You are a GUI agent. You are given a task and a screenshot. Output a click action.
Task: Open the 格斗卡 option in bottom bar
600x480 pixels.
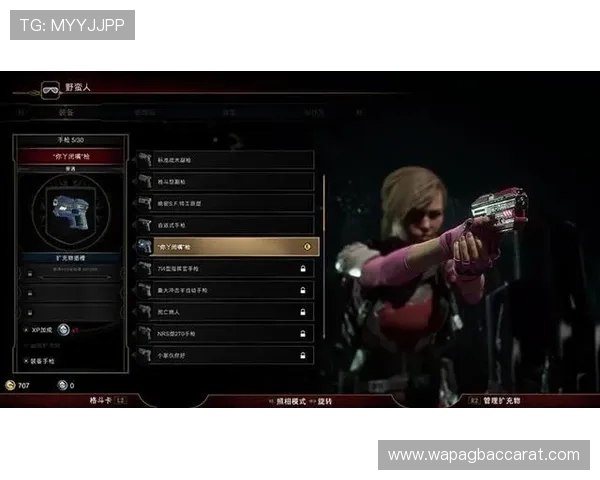[x=104, y=400]
